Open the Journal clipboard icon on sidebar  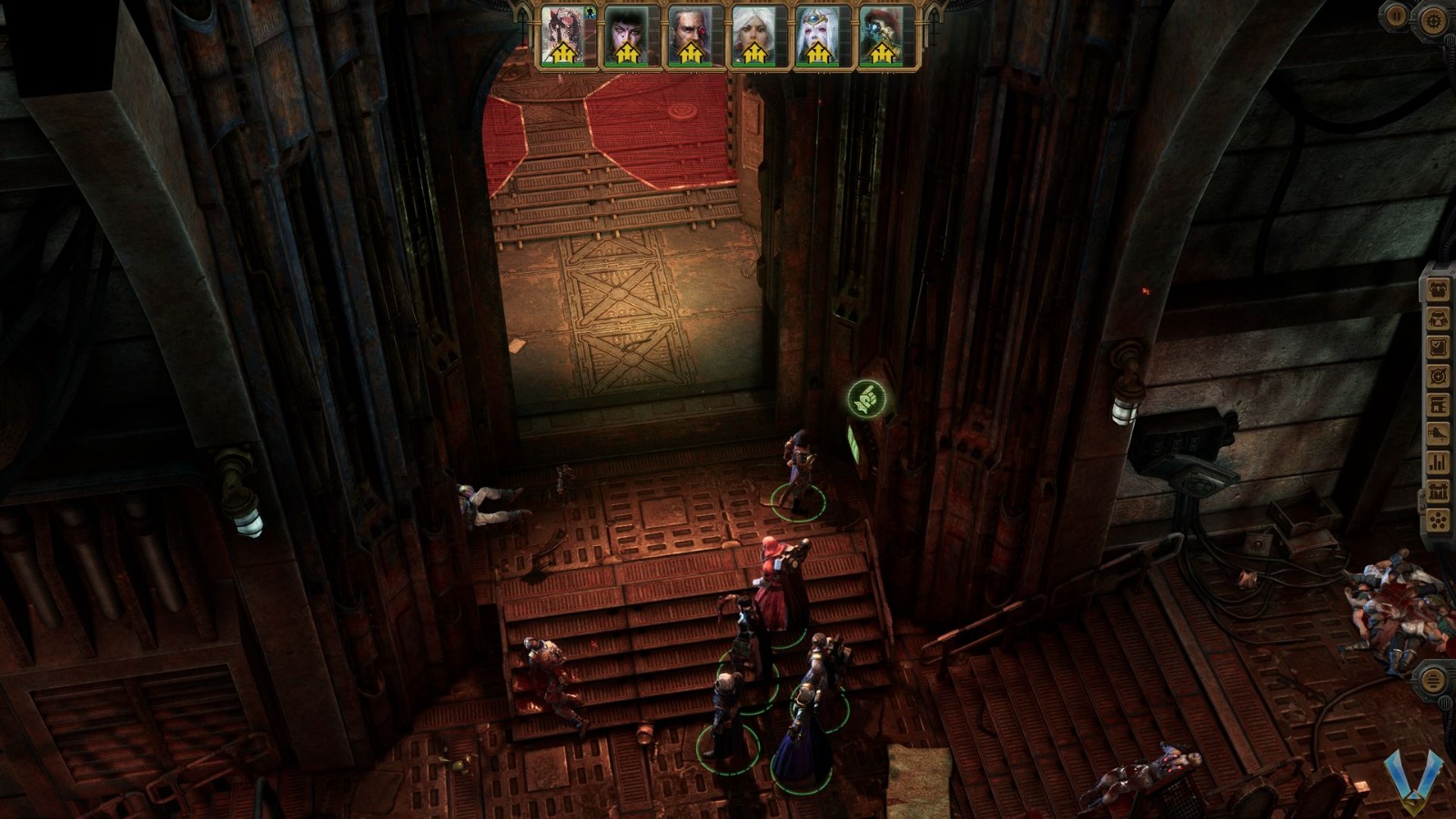(x=1438, y=346)
